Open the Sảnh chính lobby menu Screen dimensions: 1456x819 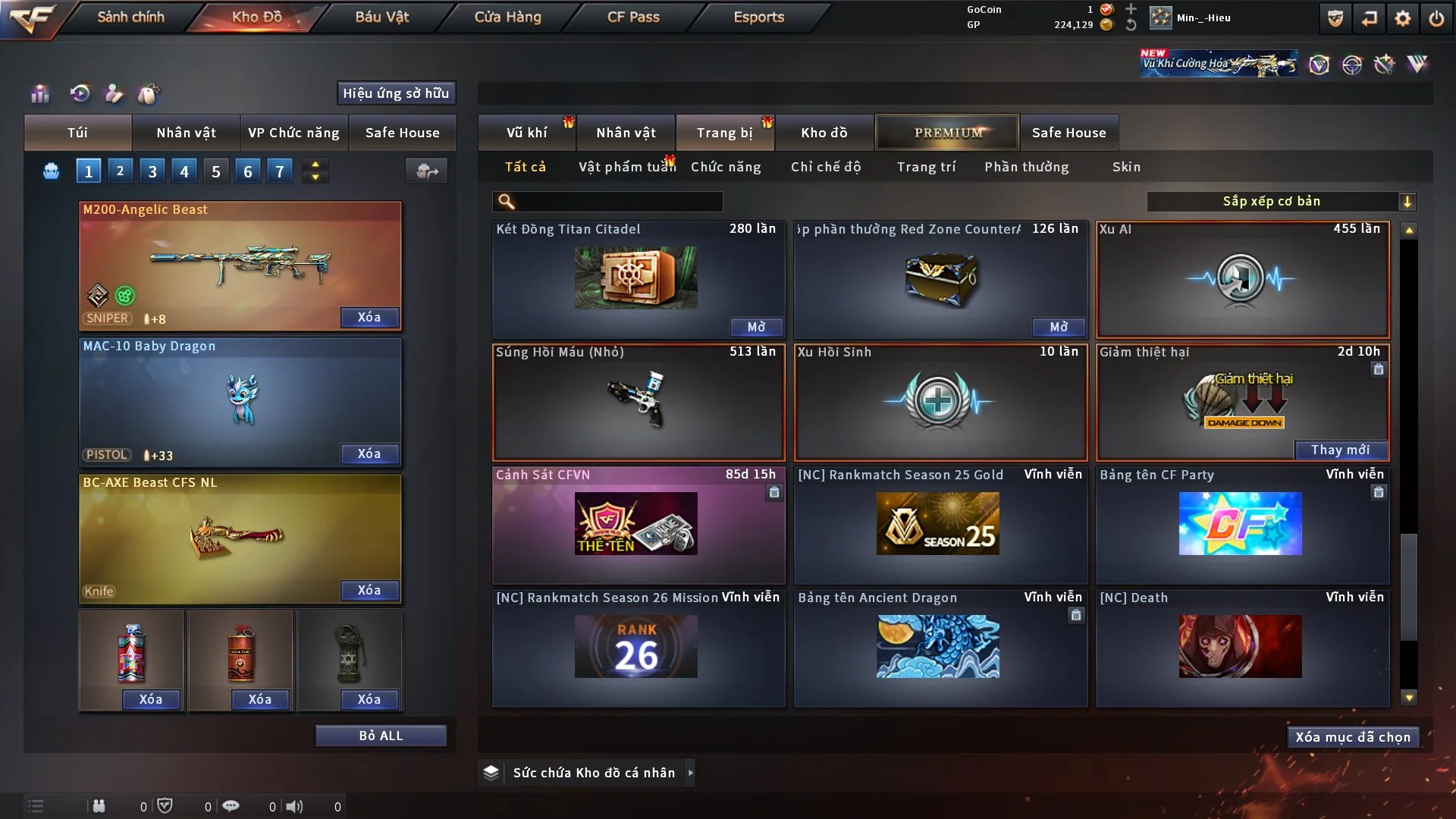pos(130,17)
